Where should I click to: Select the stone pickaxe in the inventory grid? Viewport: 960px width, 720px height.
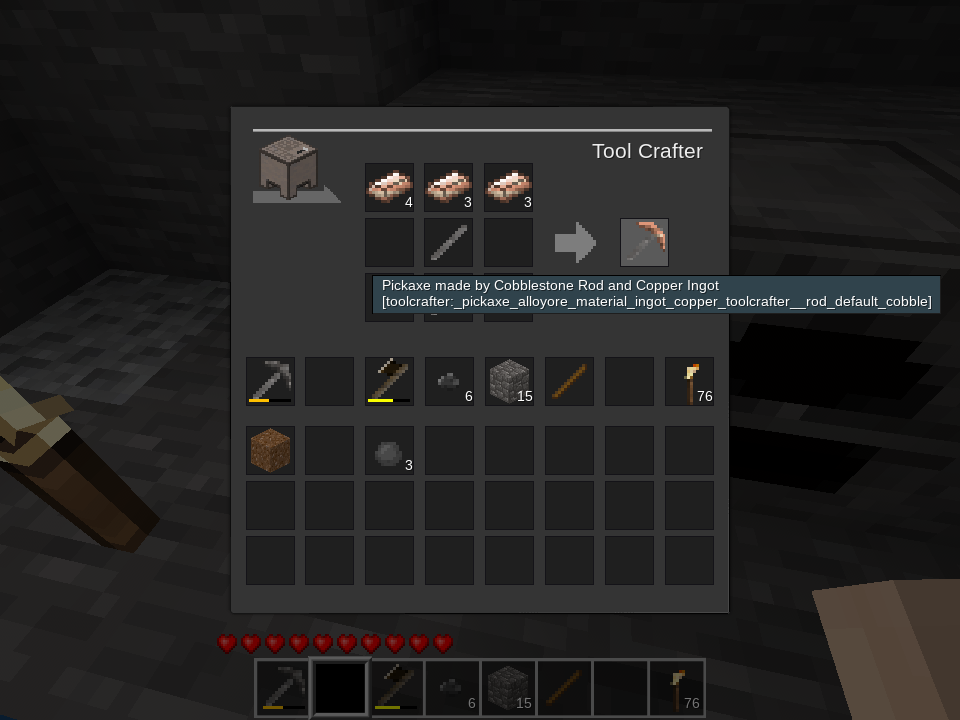(270, 381)
